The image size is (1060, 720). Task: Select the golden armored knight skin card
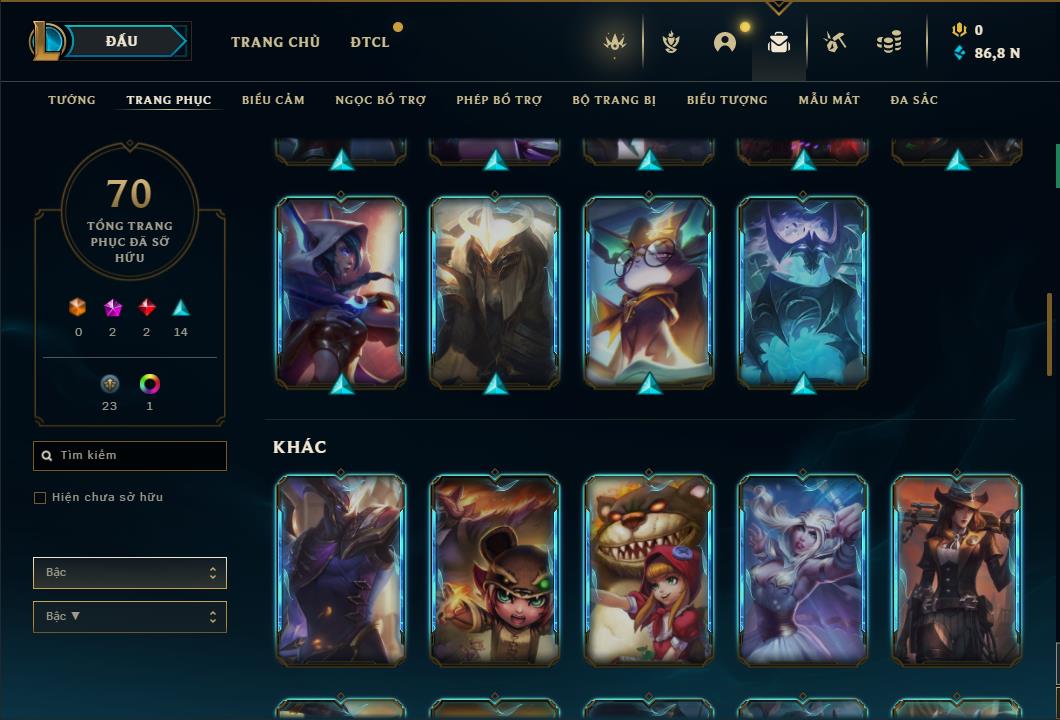[x=495, y=291]
